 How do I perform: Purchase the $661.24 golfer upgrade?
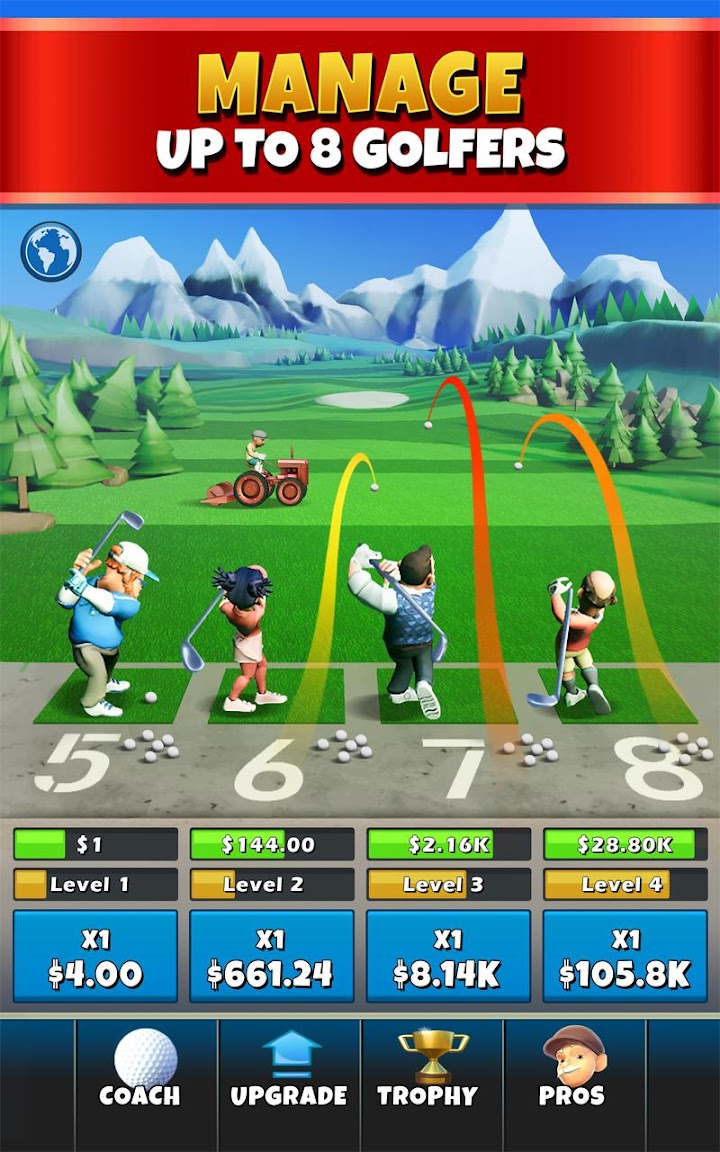[271, 956]
